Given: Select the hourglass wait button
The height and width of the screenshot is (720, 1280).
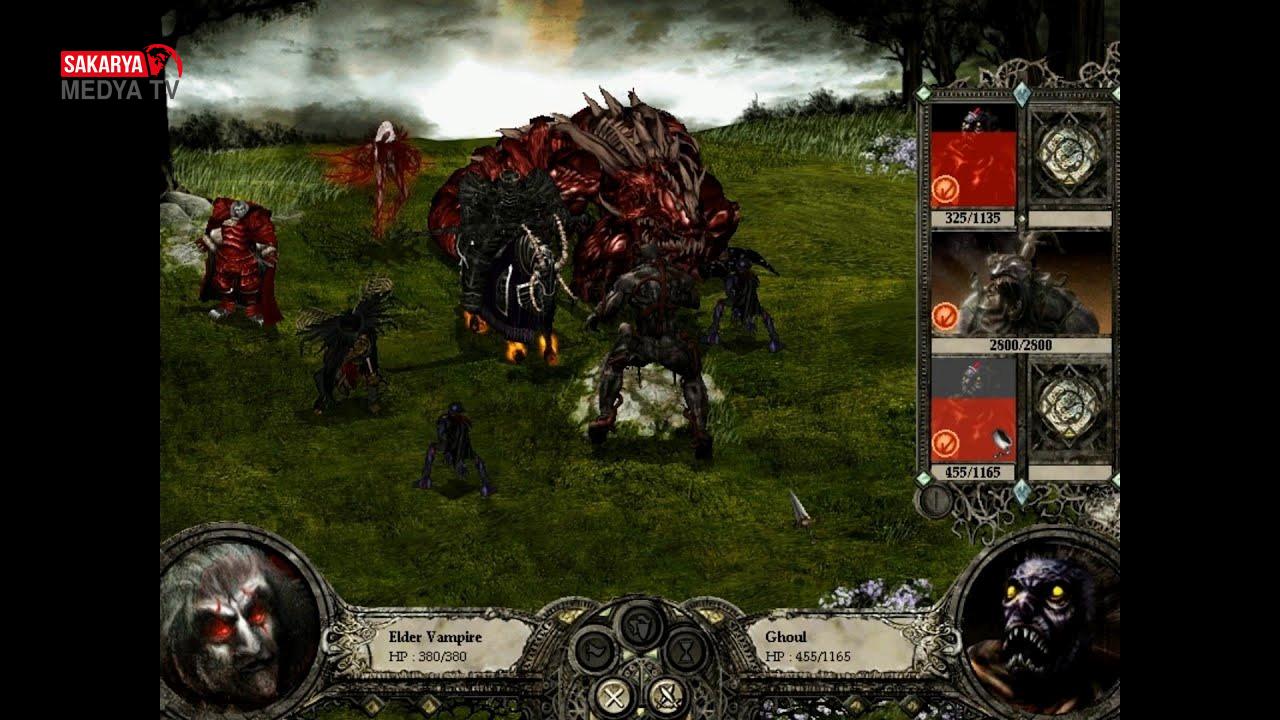Looking at the screenshot, I should [x=686, y=651].
